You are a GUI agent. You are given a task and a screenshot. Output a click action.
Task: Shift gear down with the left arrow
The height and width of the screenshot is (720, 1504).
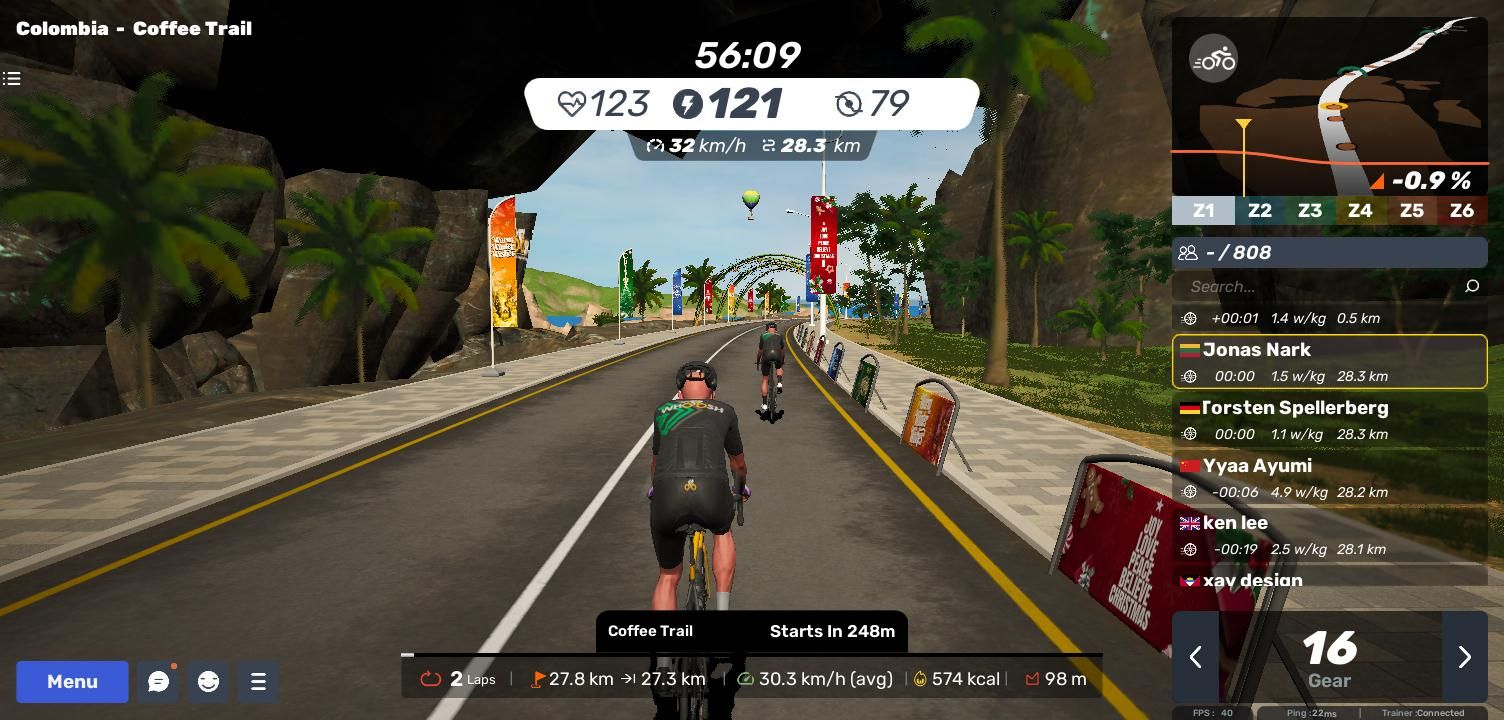click(1195, 657)
